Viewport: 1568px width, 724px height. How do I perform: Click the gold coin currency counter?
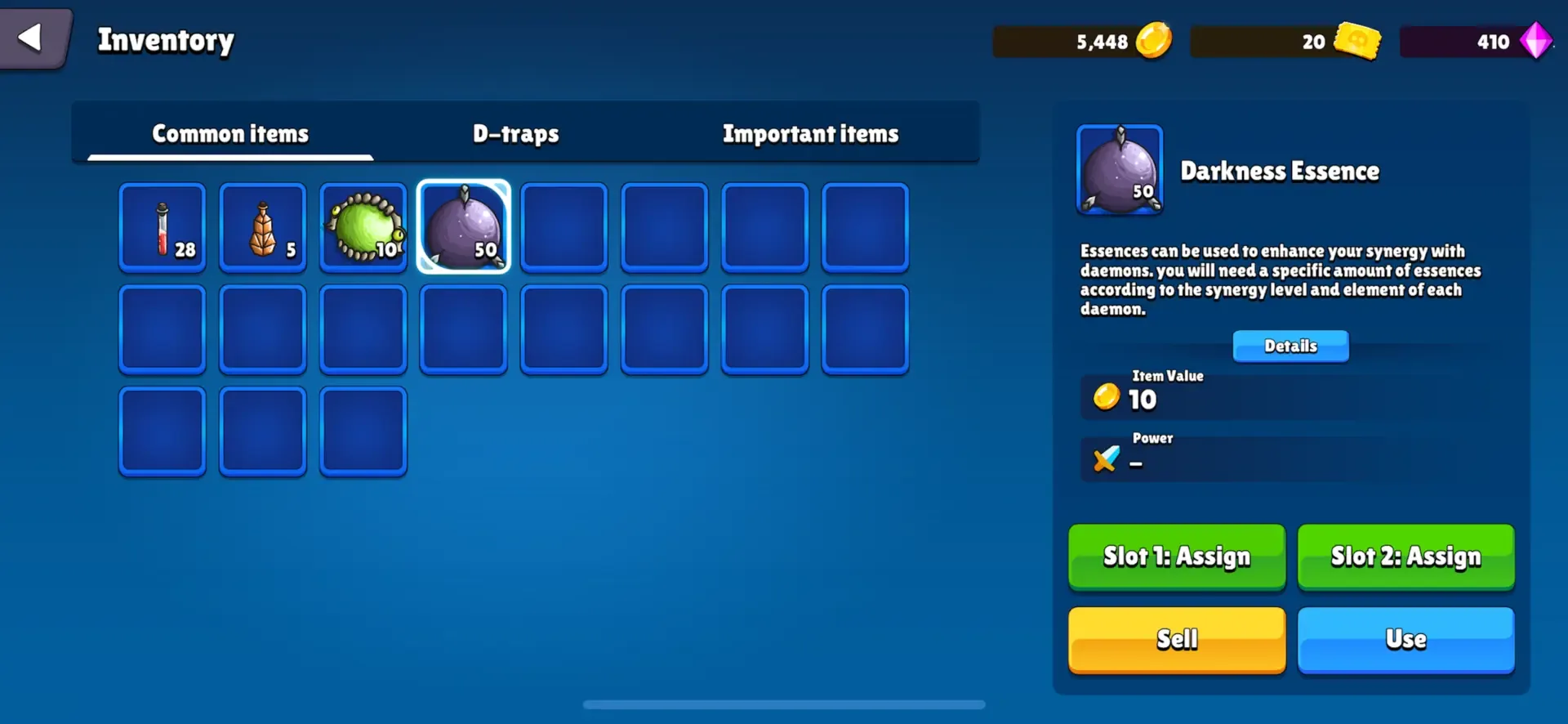(1082, 41)
